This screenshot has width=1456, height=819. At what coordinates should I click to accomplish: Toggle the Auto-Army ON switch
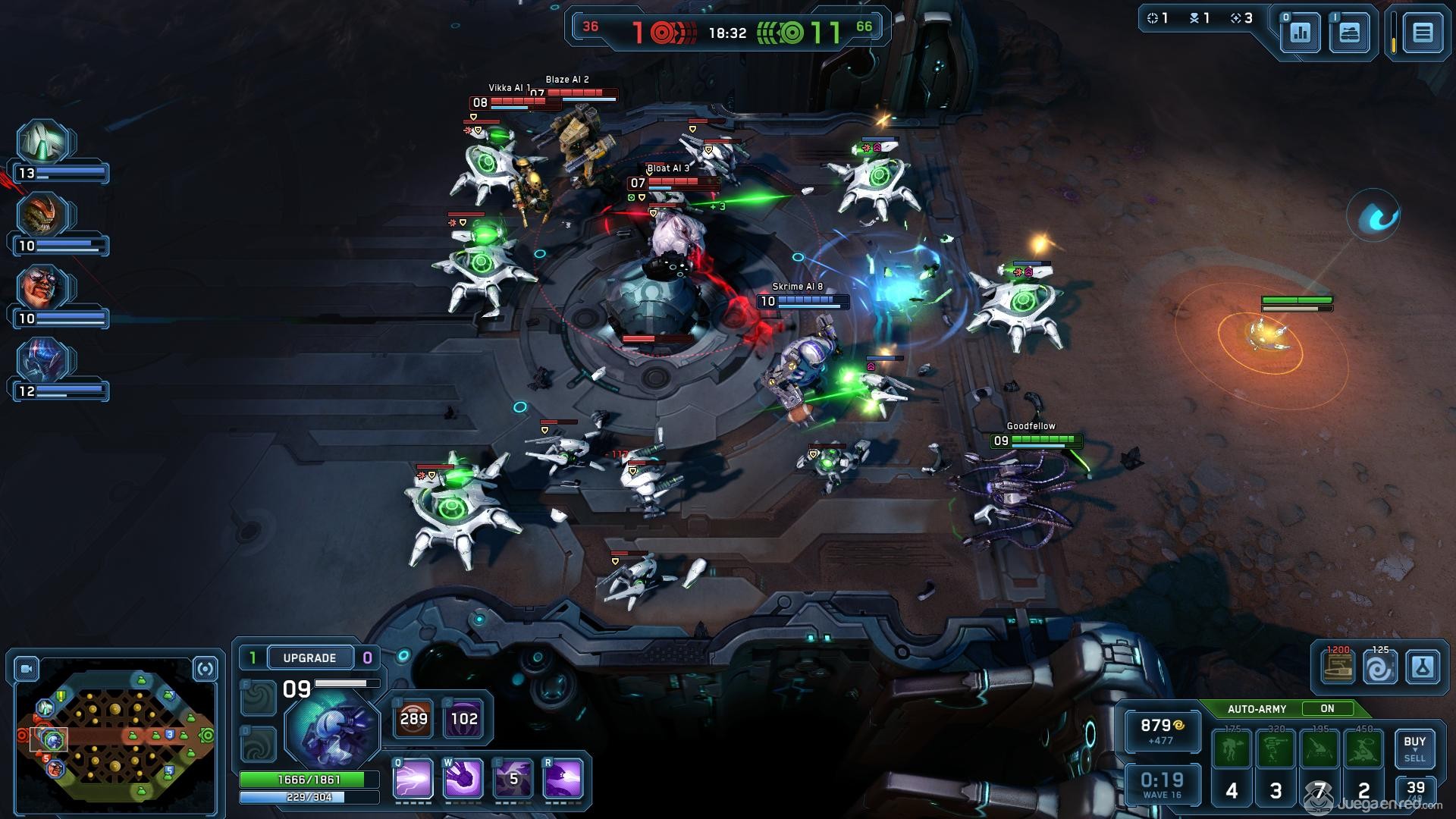pyautogui.click(x=1327, y=708)
